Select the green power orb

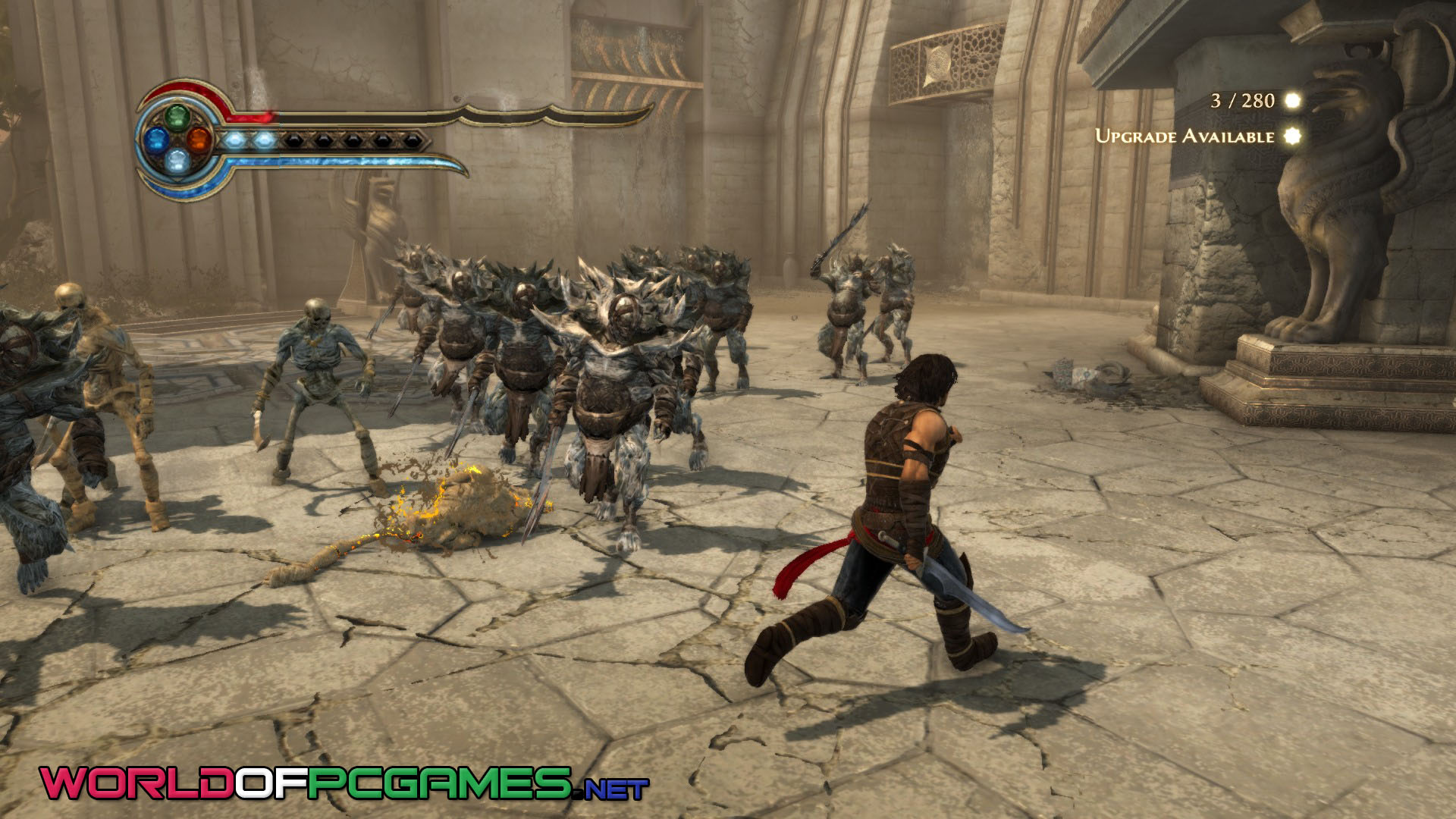click(177, 118)
